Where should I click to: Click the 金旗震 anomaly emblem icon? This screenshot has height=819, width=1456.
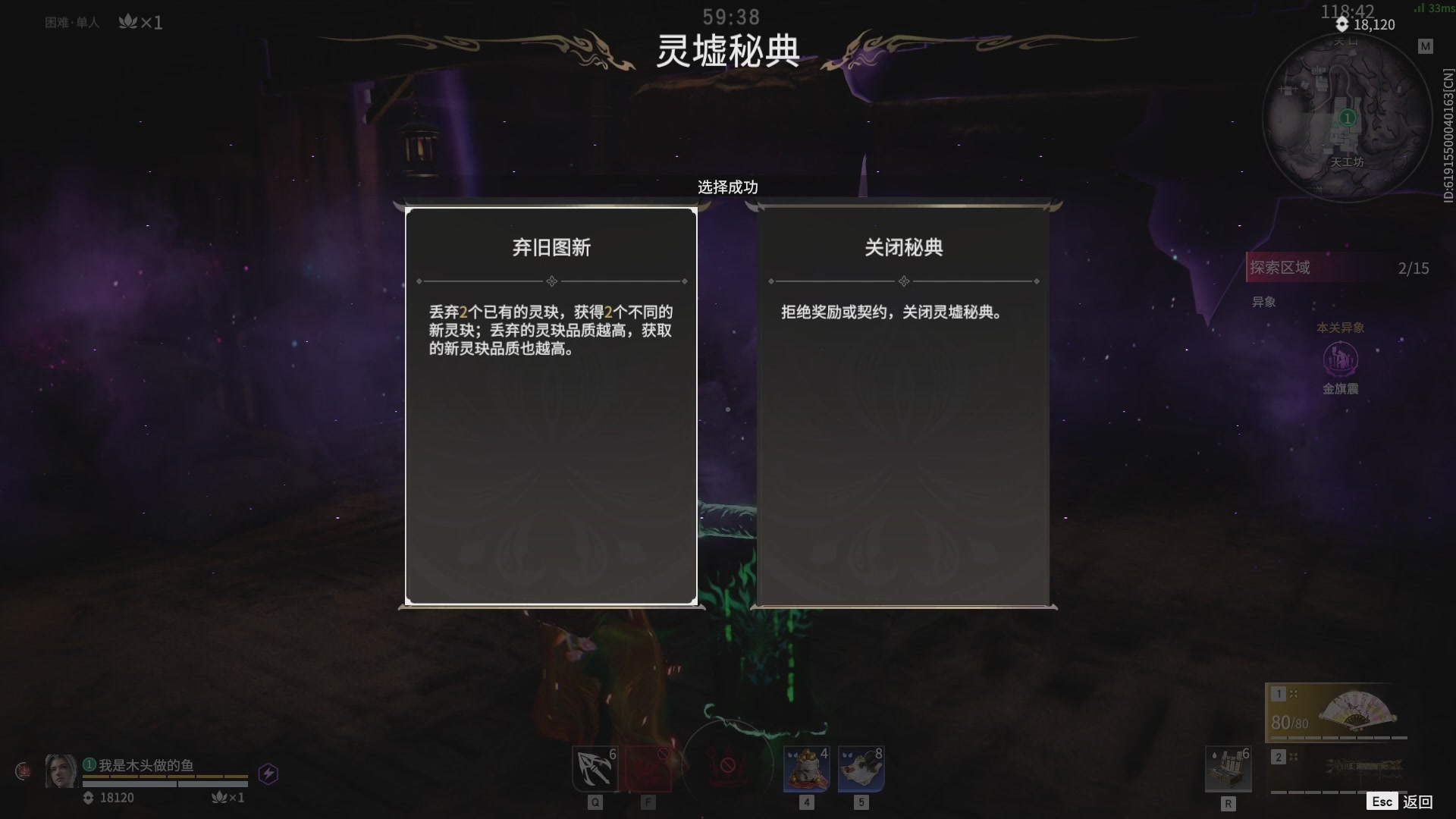[1341, 359]
